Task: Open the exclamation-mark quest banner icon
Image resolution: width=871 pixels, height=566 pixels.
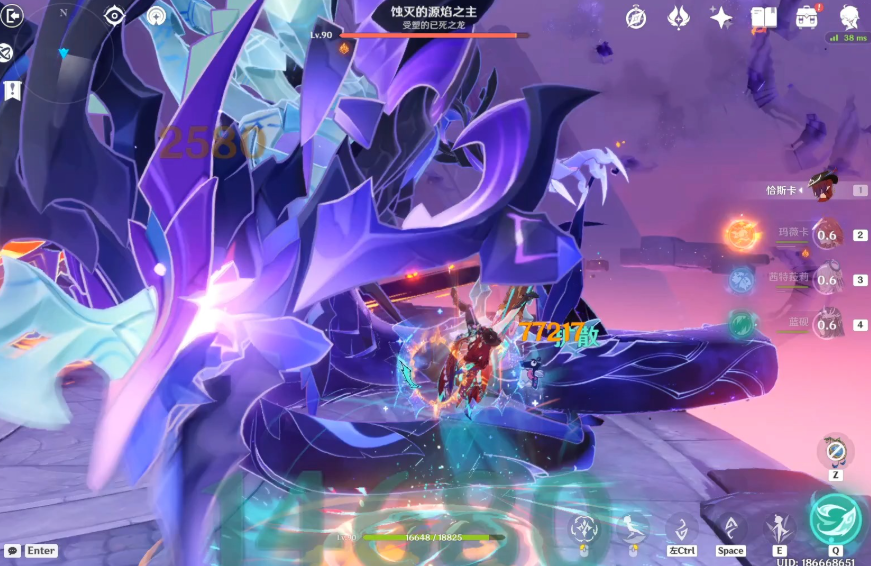Action: [11, 91]
